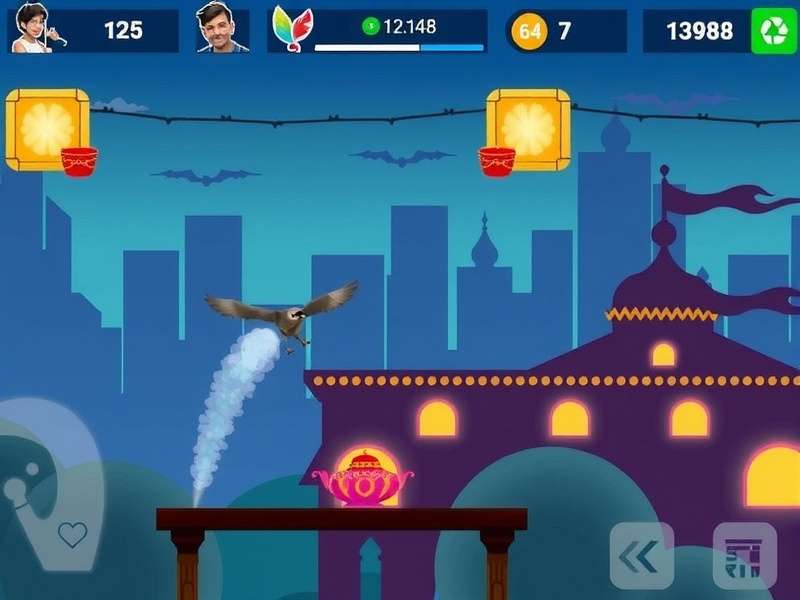Viewport: 800px width, 600px height.
Task: Tap the heart outline icon
Action: [x=72, y=534]
